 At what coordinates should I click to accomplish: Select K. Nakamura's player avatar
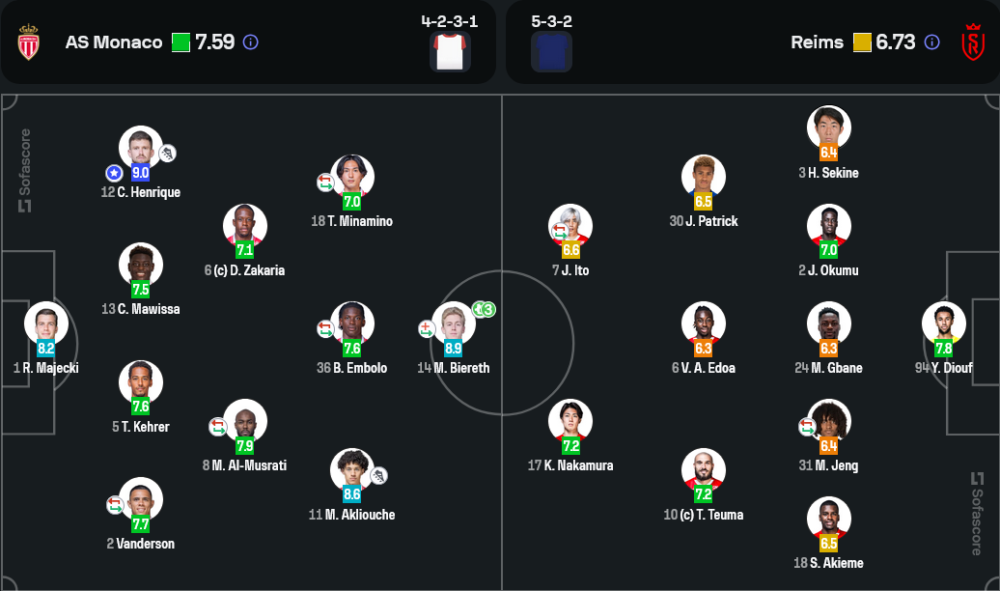(570, 421)
